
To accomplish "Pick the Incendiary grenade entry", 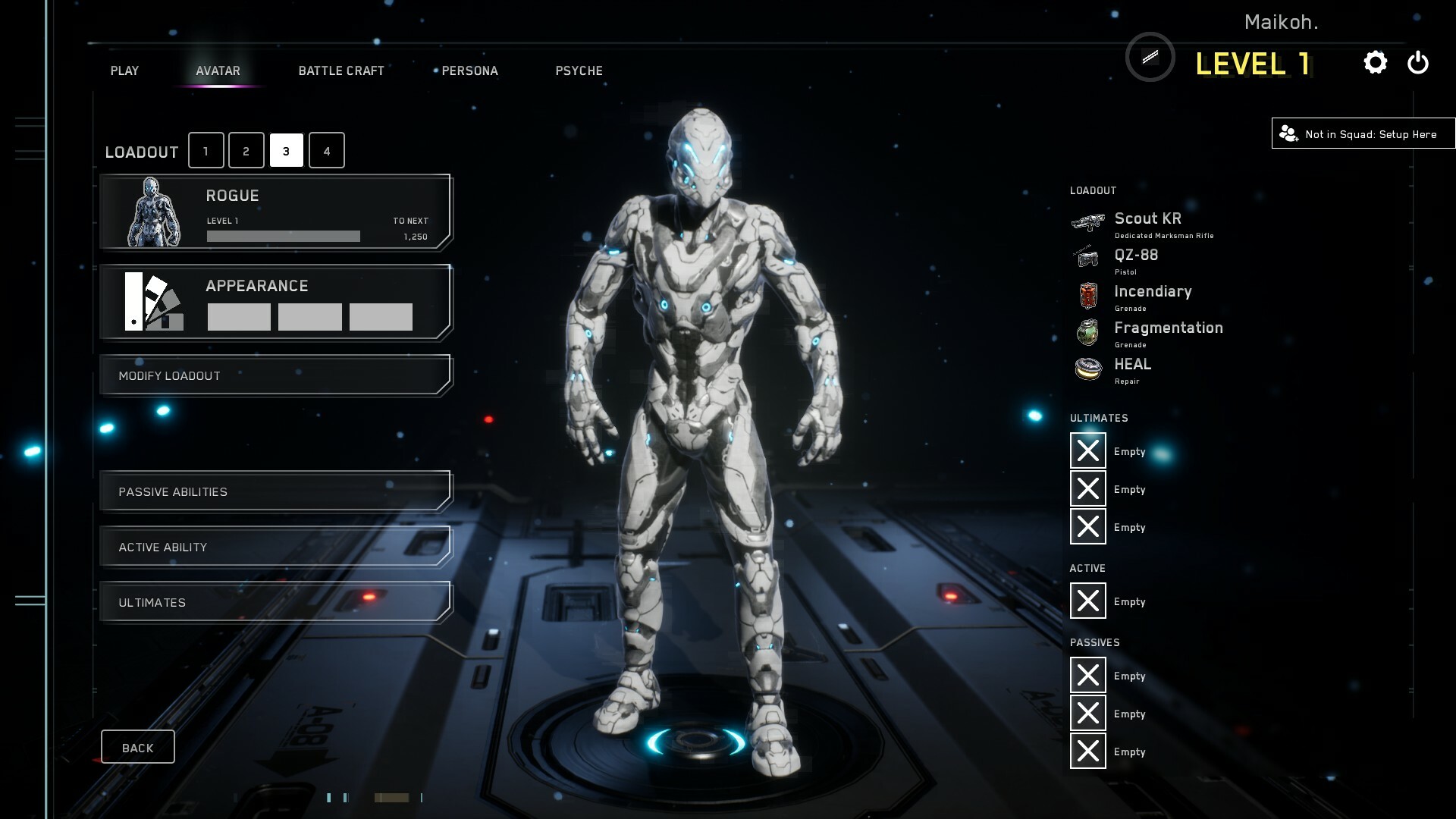I will 1151,296.
